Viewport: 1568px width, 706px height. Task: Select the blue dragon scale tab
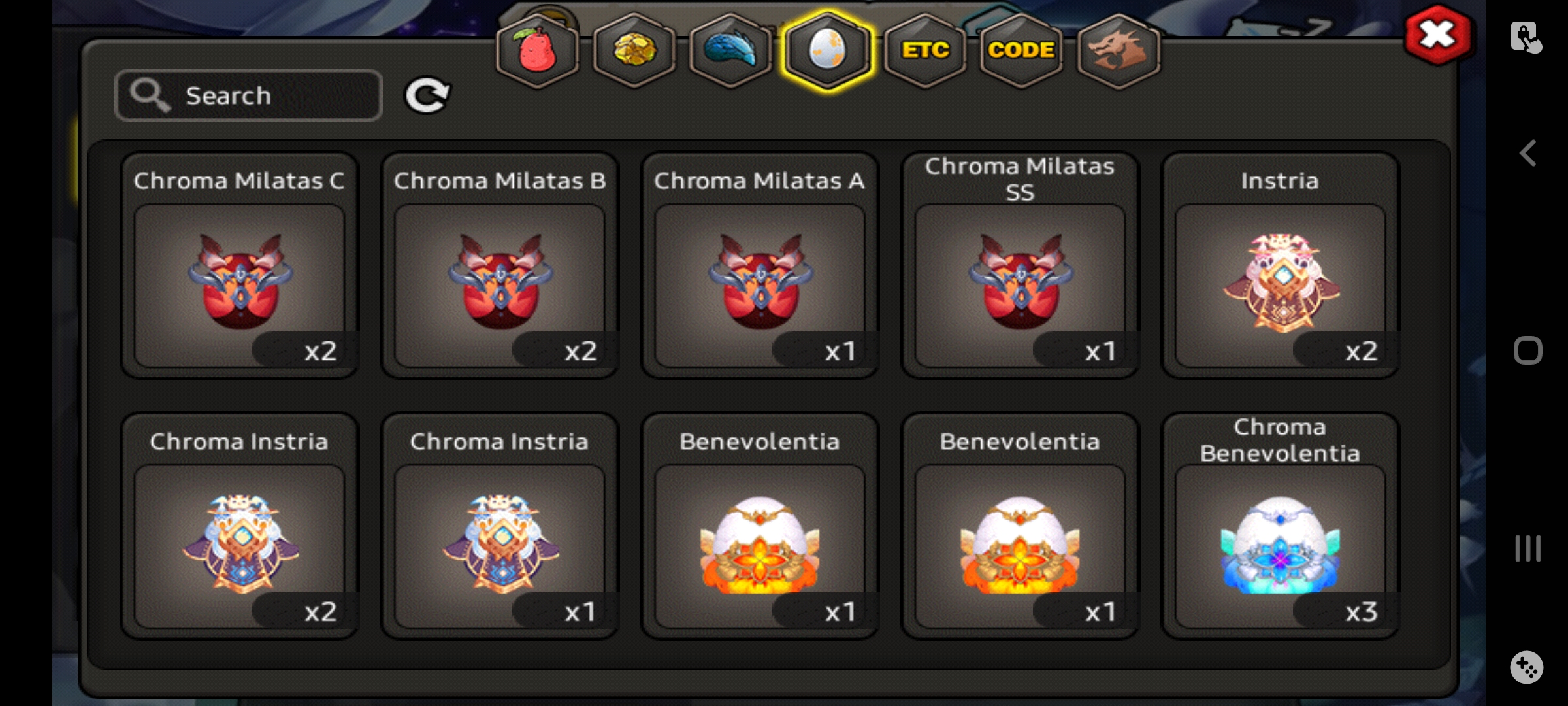(730, 50)
